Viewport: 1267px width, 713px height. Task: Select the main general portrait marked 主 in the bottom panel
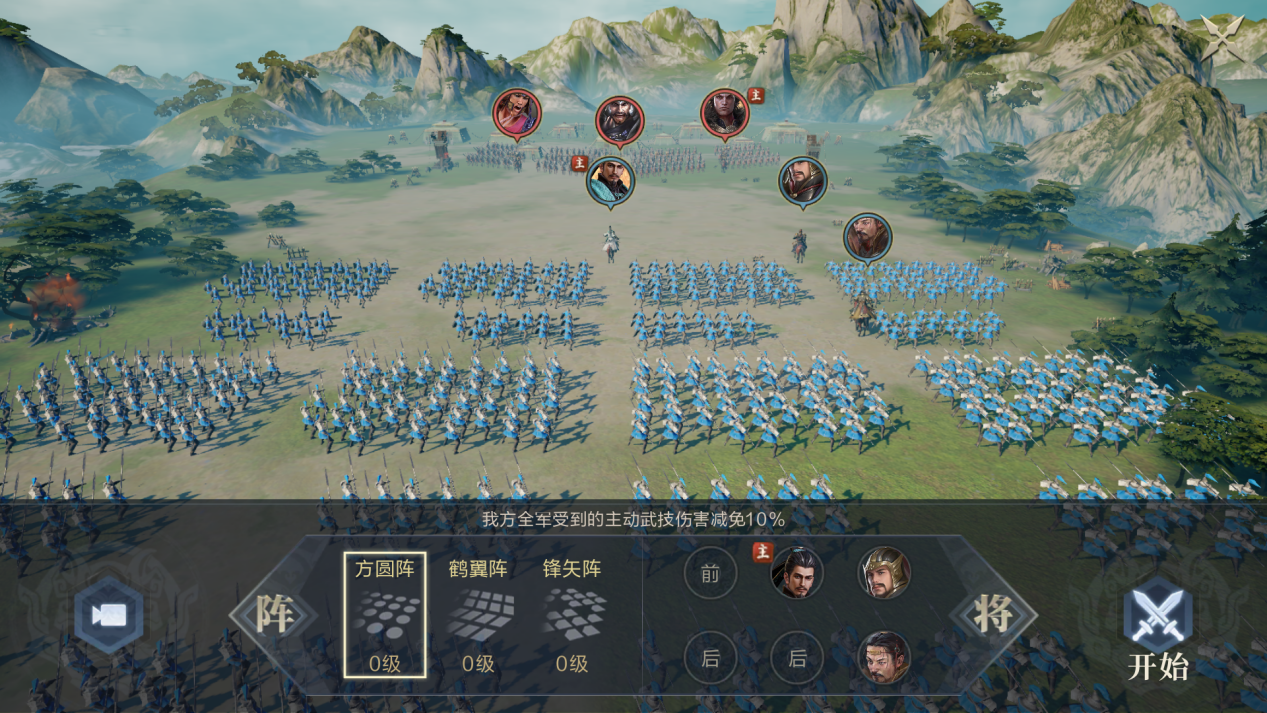click(797, 573)
